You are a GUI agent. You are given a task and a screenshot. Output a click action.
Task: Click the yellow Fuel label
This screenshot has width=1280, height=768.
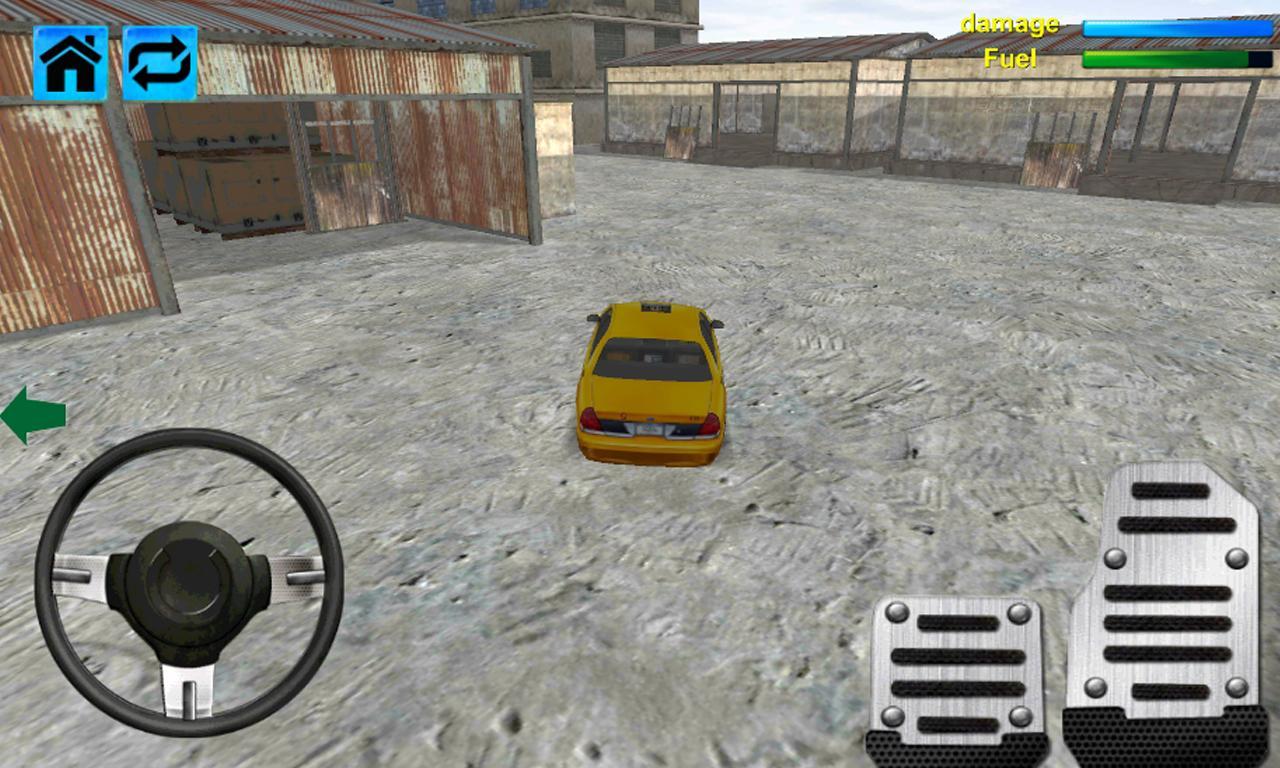pos(1010,58)
